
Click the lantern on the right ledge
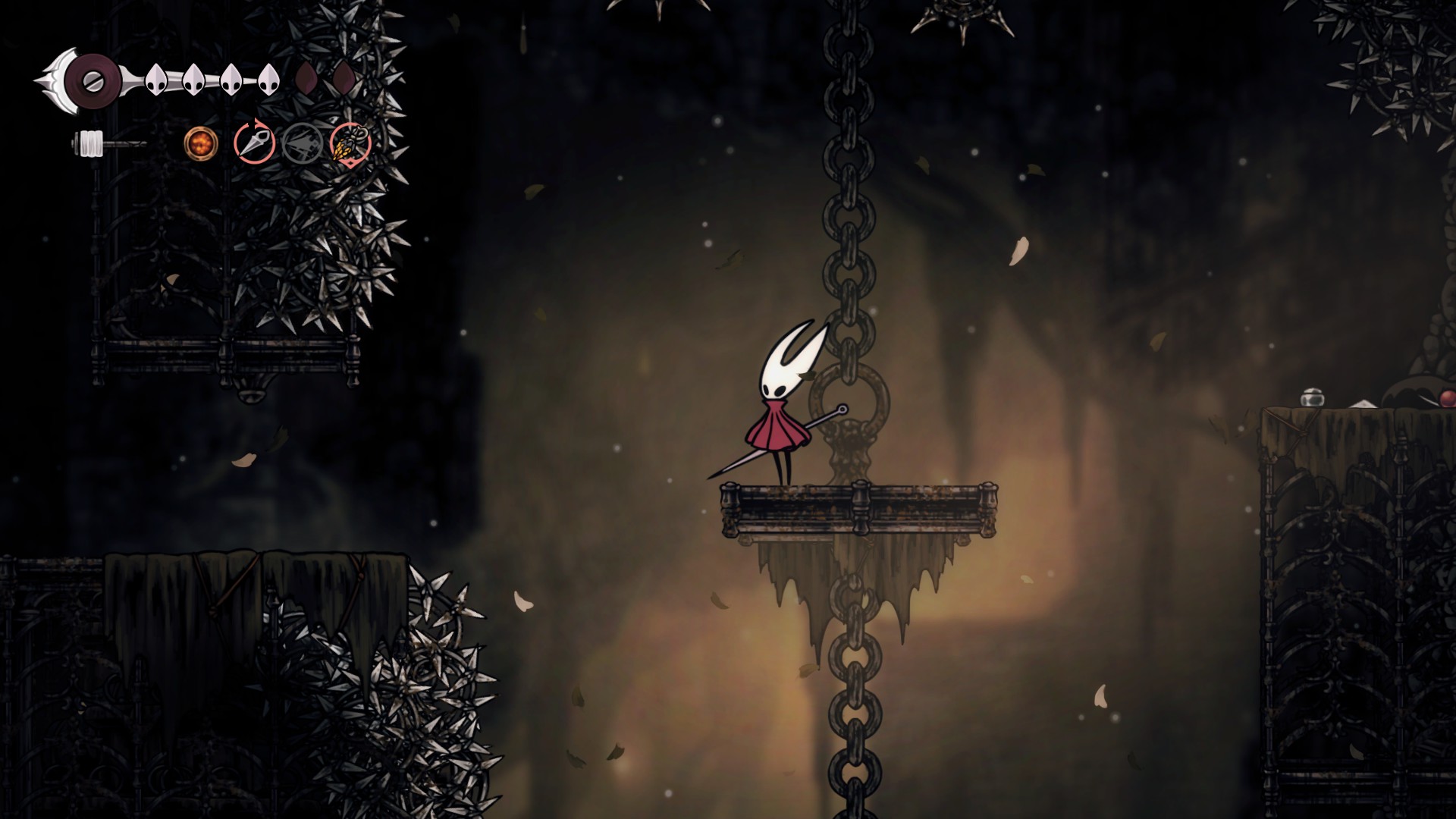click(x=1311, y=398)
